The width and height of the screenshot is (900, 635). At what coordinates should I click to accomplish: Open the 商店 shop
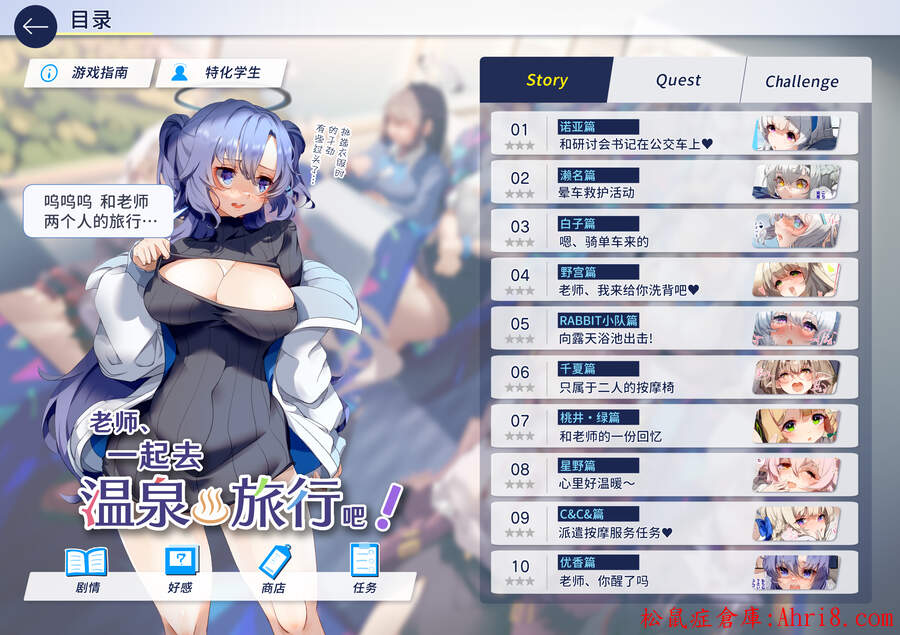(273, 569)
